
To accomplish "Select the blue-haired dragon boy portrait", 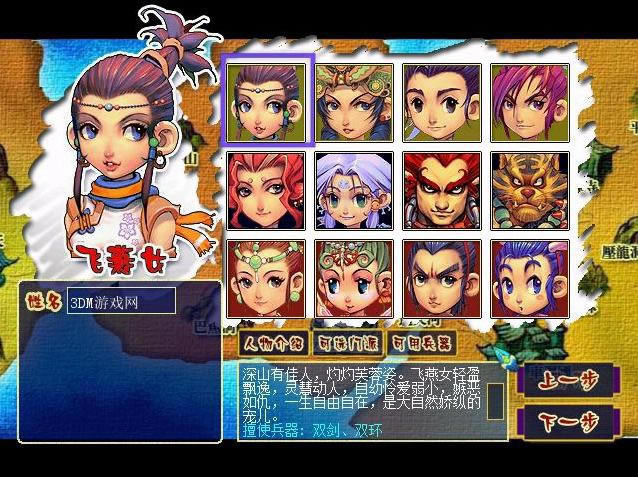I will (529, 278).
